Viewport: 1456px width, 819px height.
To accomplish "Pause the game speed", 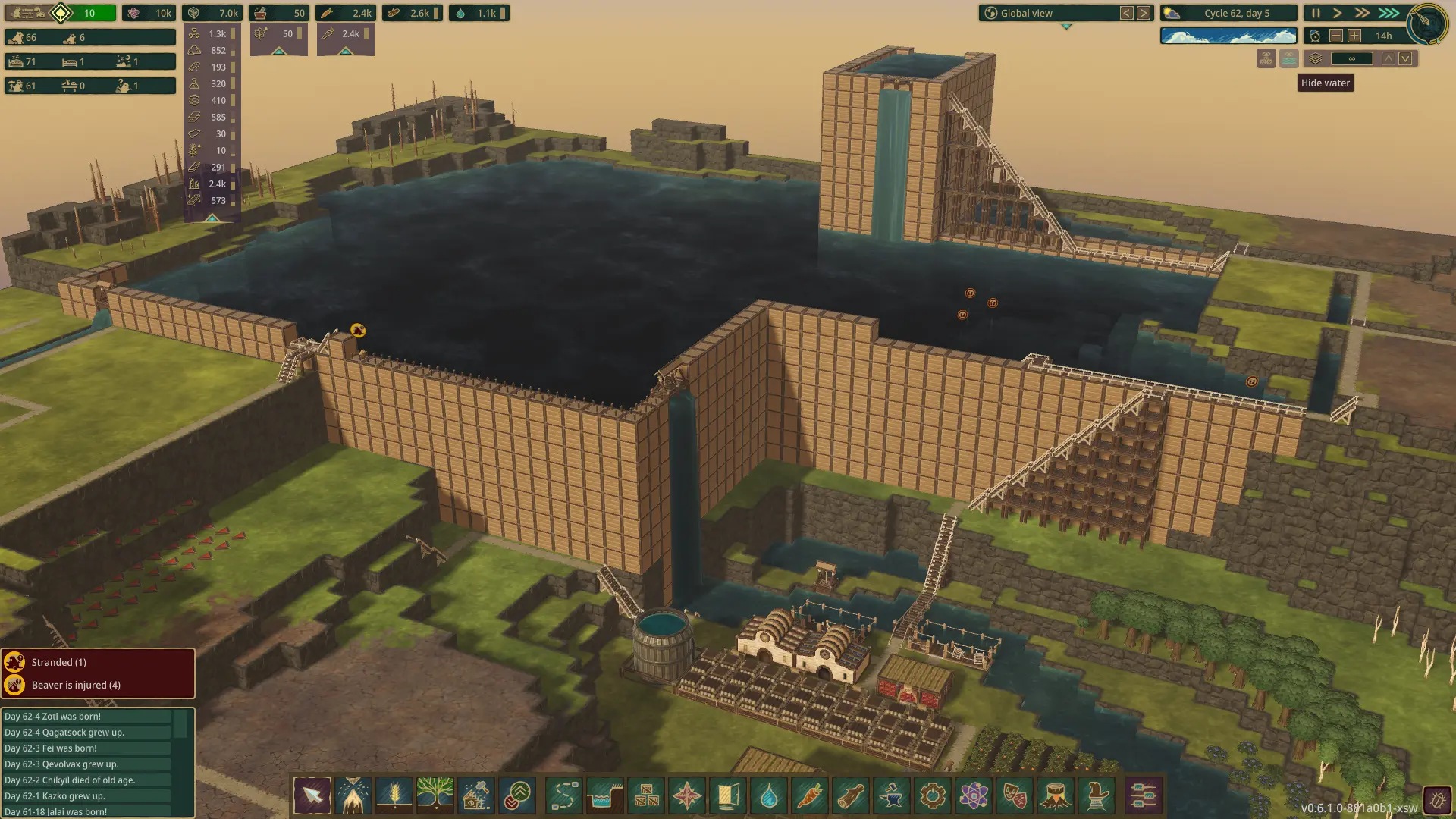I will (x=1316, y=13).
